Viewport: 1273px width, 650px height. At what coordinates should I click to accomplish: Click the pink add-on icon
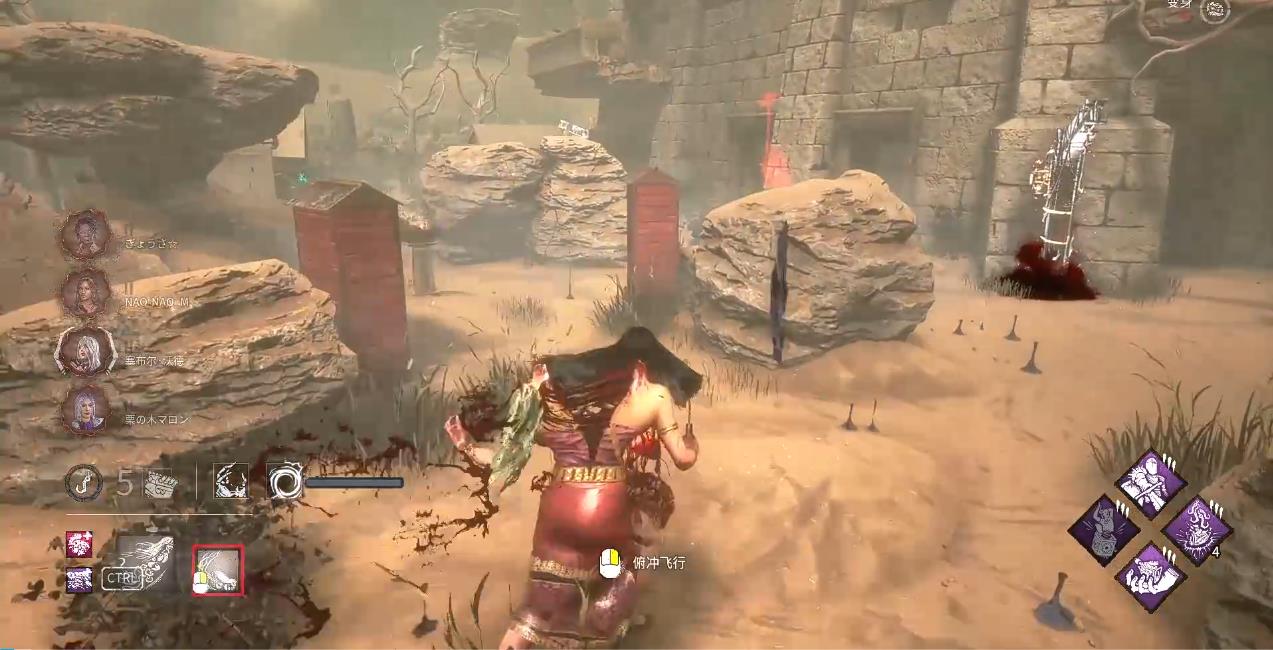point(79,544)
